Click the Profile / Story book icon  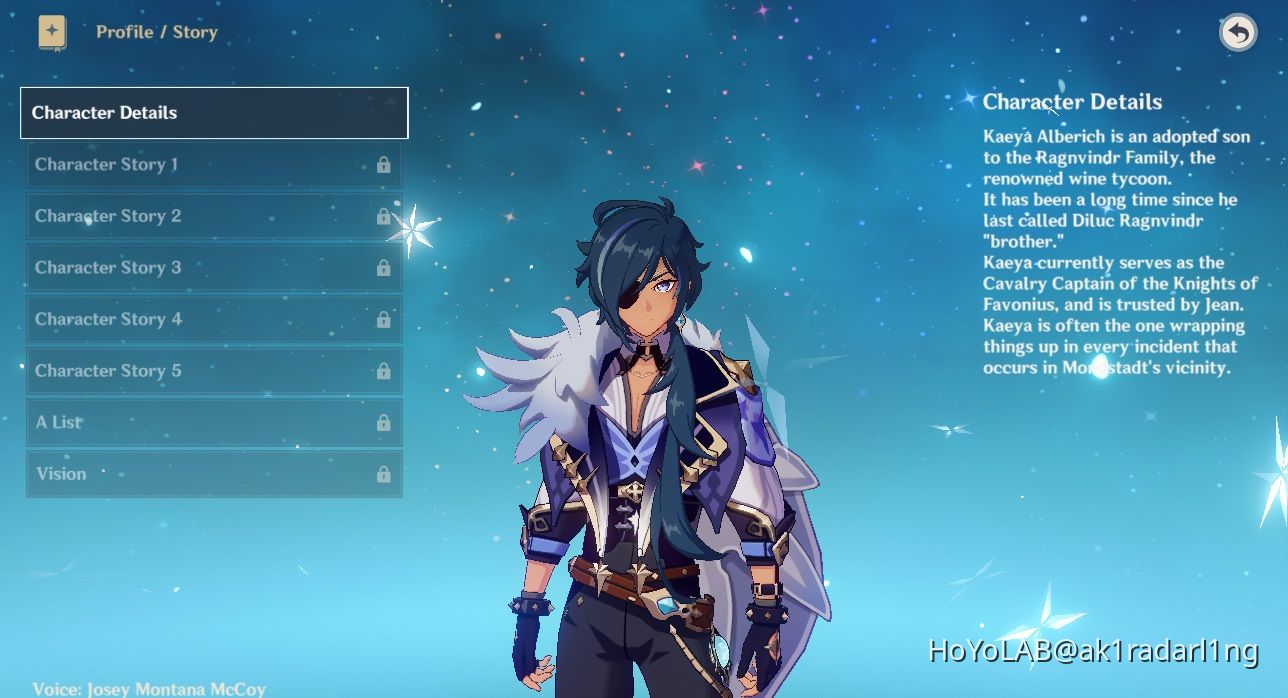[53, 32]
